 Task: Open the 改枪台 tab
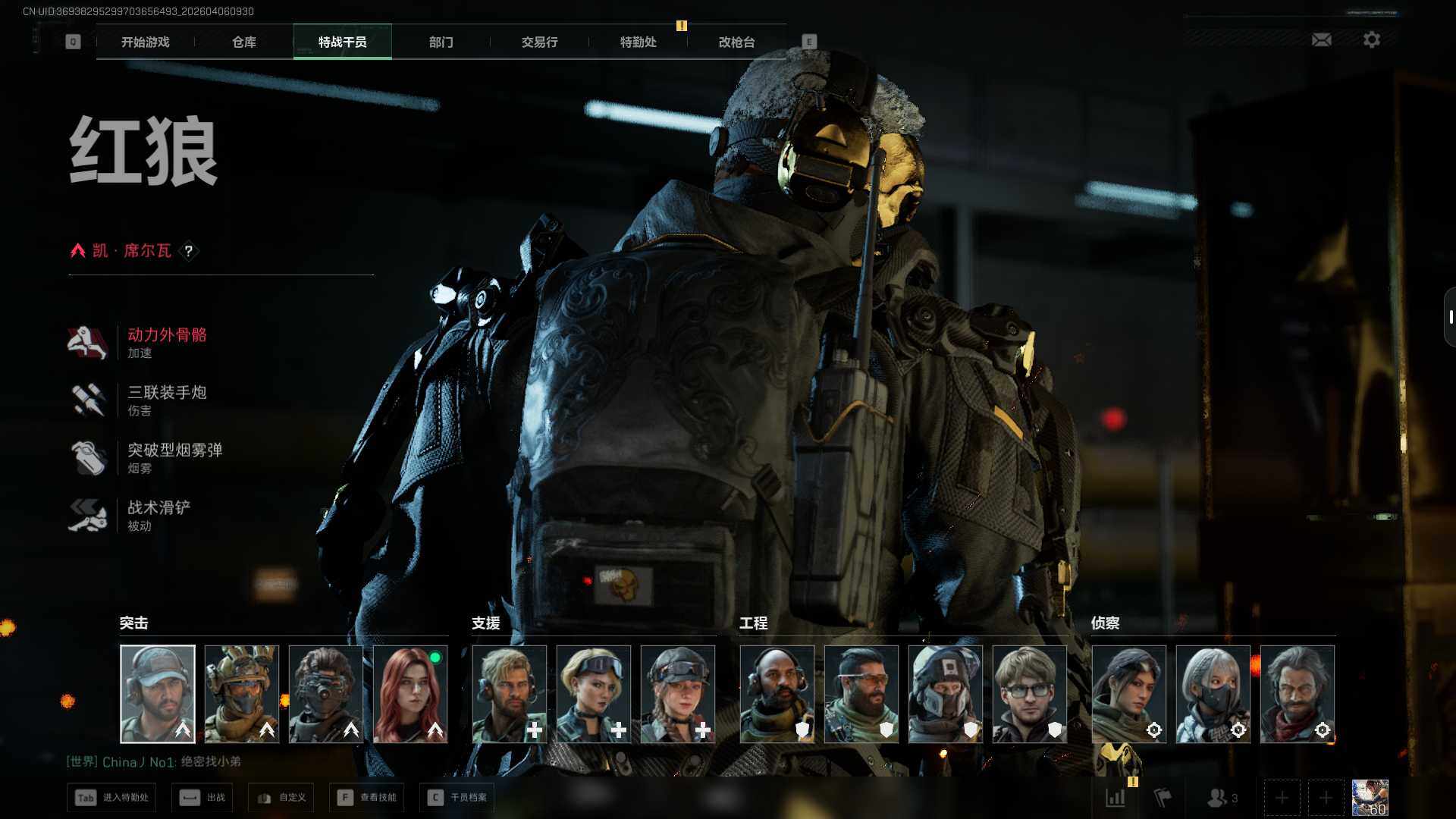[x=736, y=42]
